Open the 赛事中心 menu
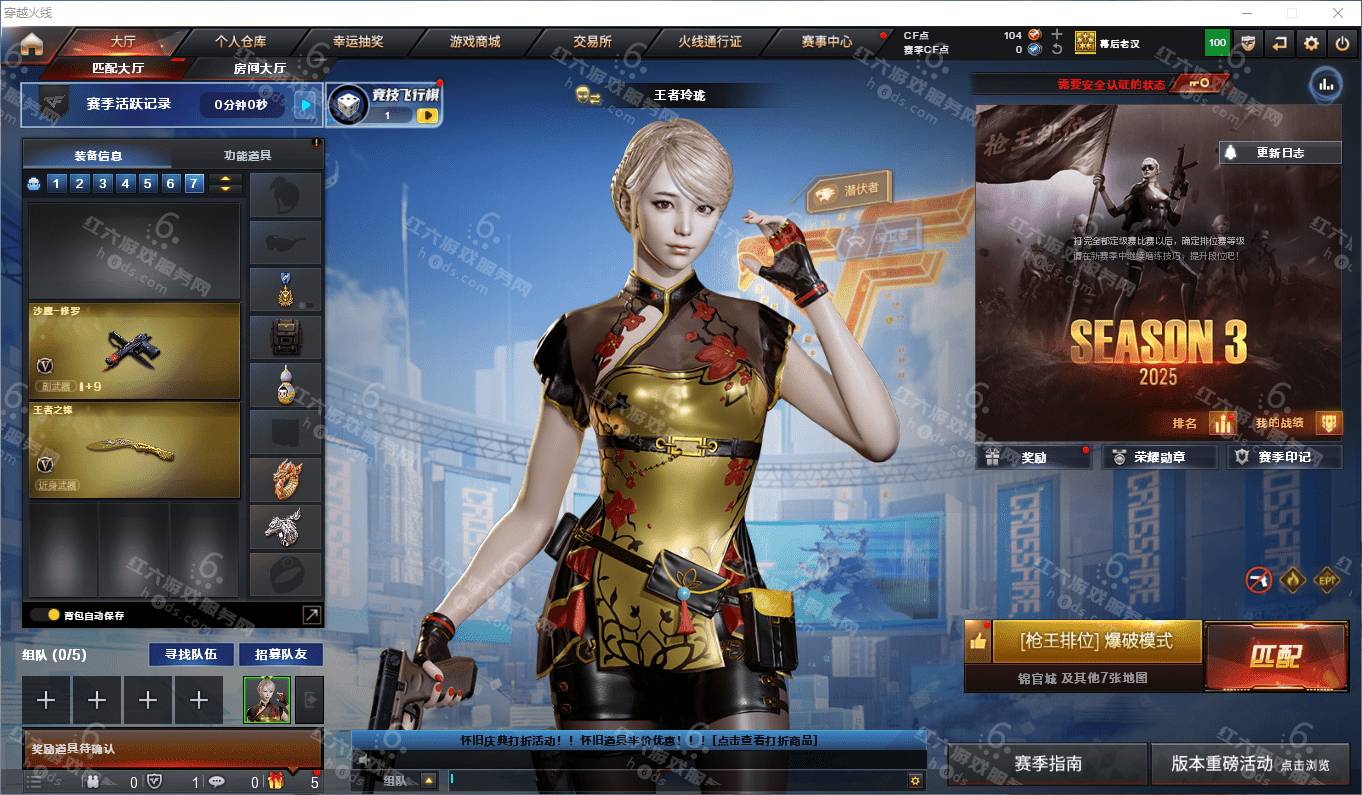 pyautogui.click(x=827, y=42)
